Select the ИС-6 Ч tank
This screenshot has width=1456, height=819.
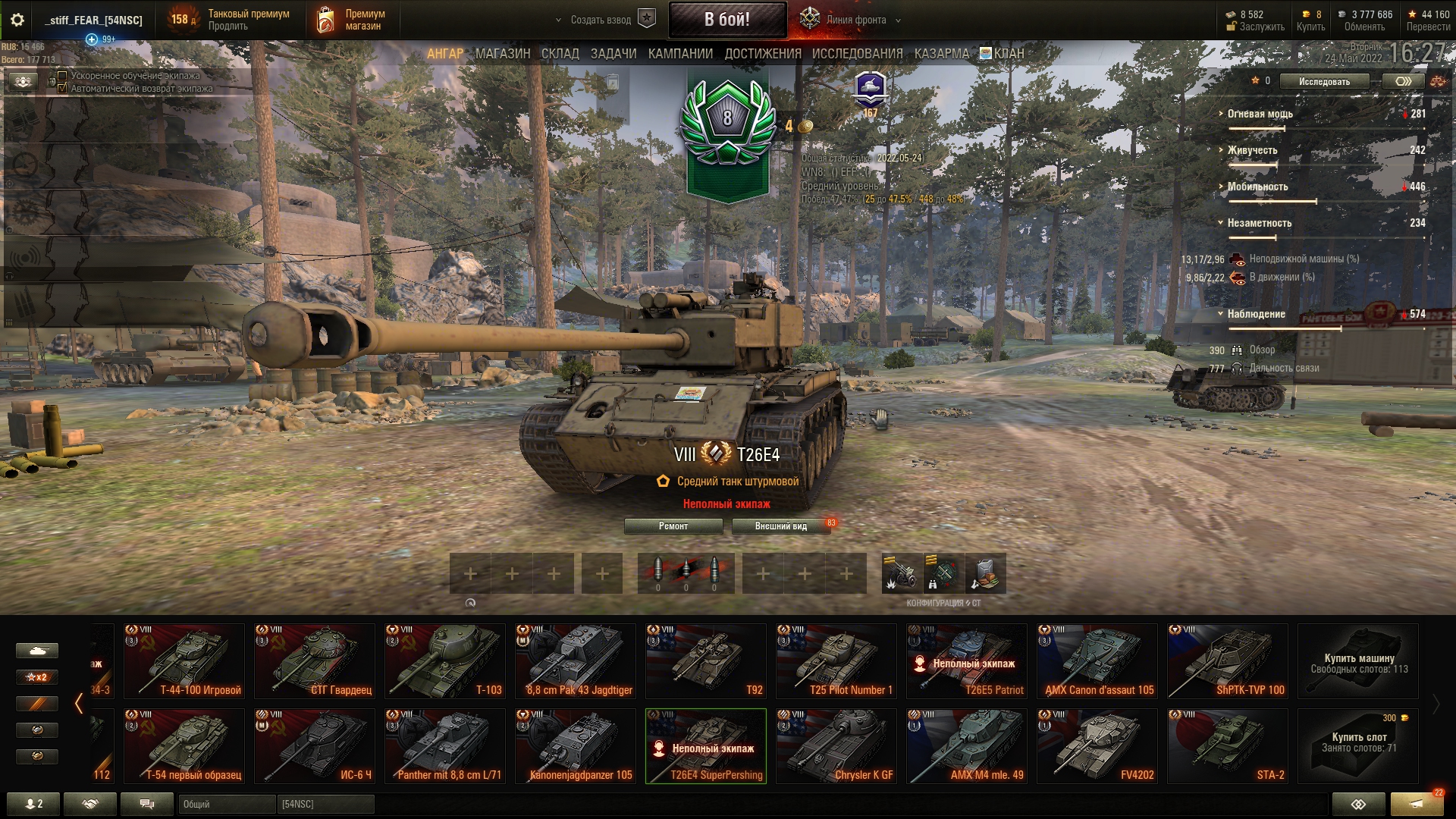[314, 746]
